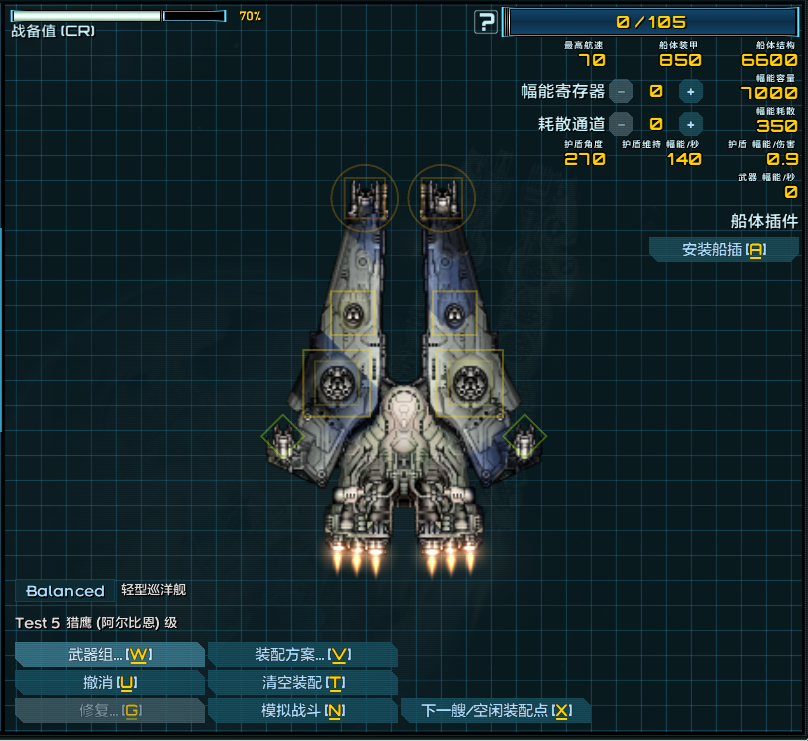Reduce 耗散通道 using the minus button
This screenshot has height=741, width=808.
pyautogui.click(x=621, y=124)
